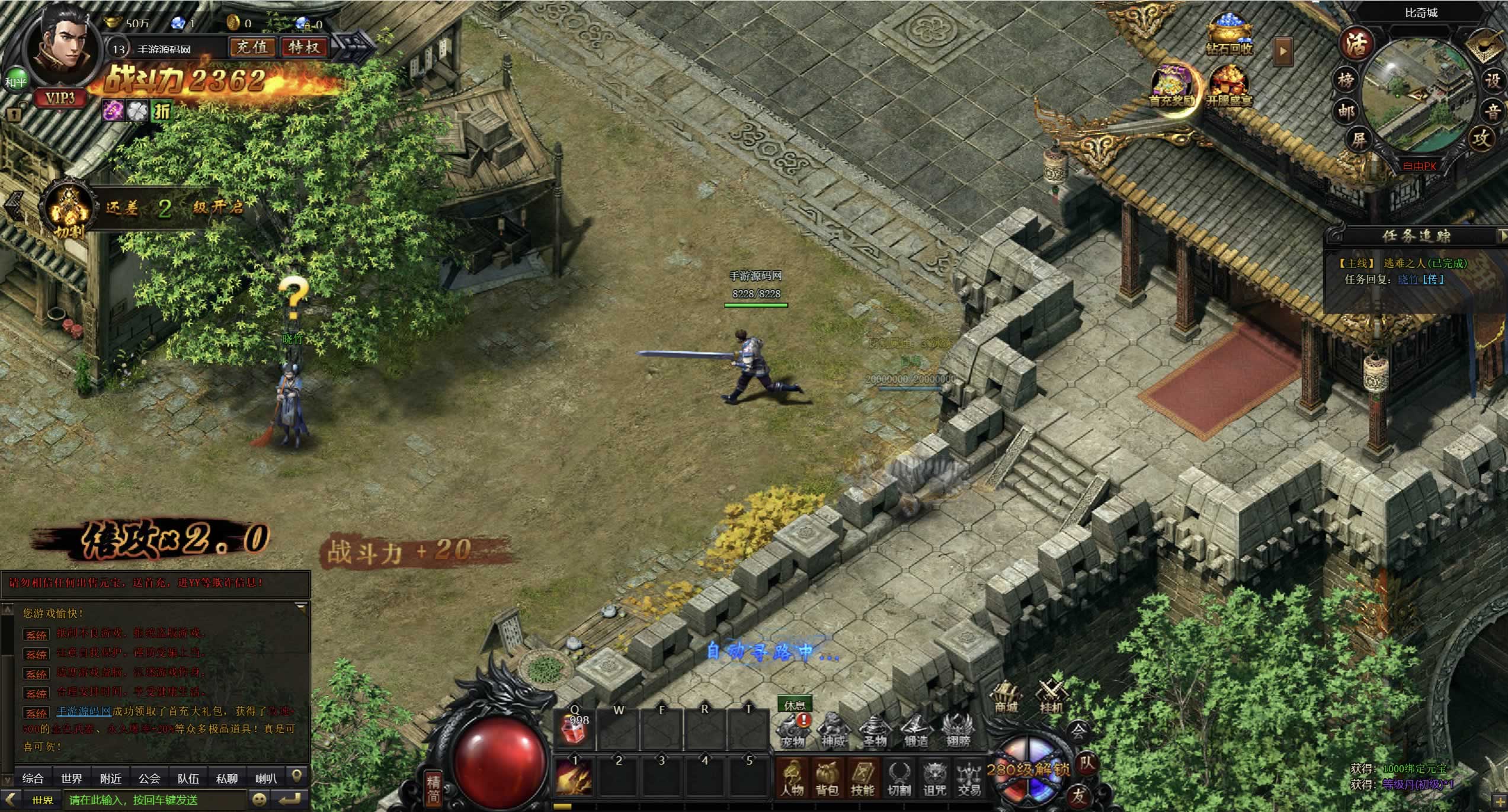Open the emoji picker in chat

pos(260,800)
